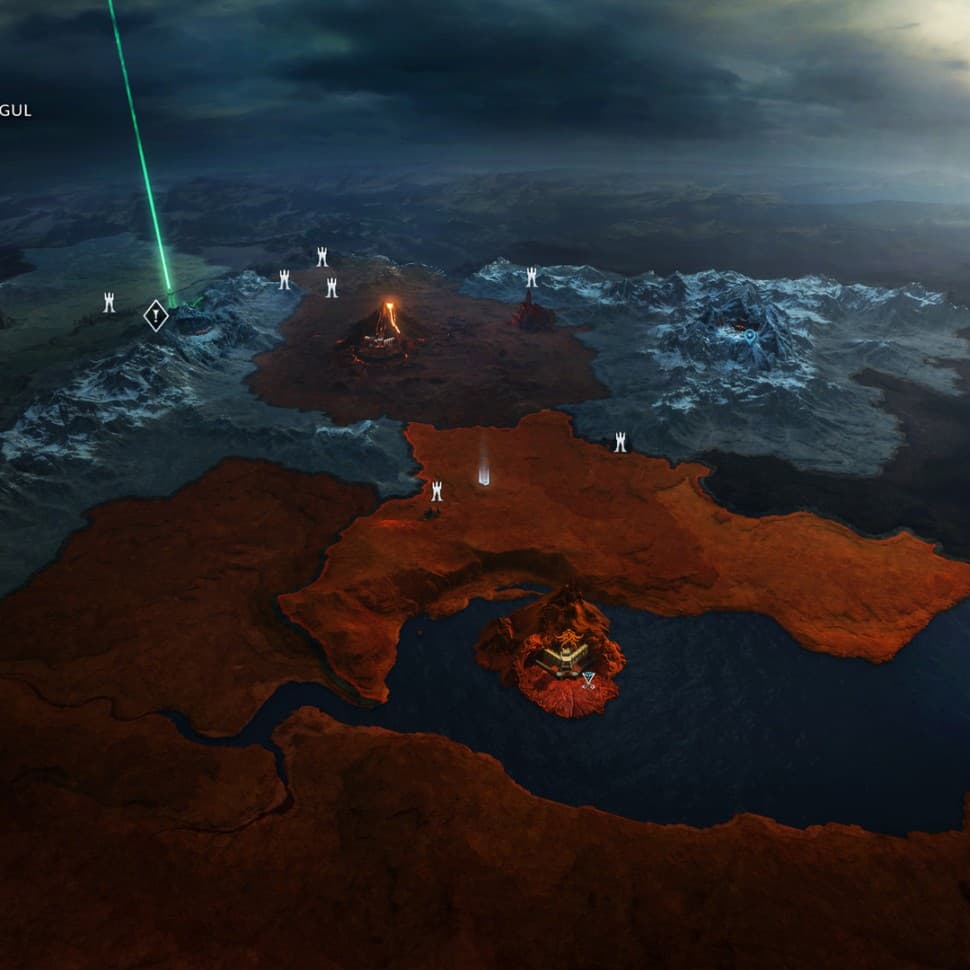
Task: Select the tower marker above the dark red spire
Action: click(x=532, y=276)
